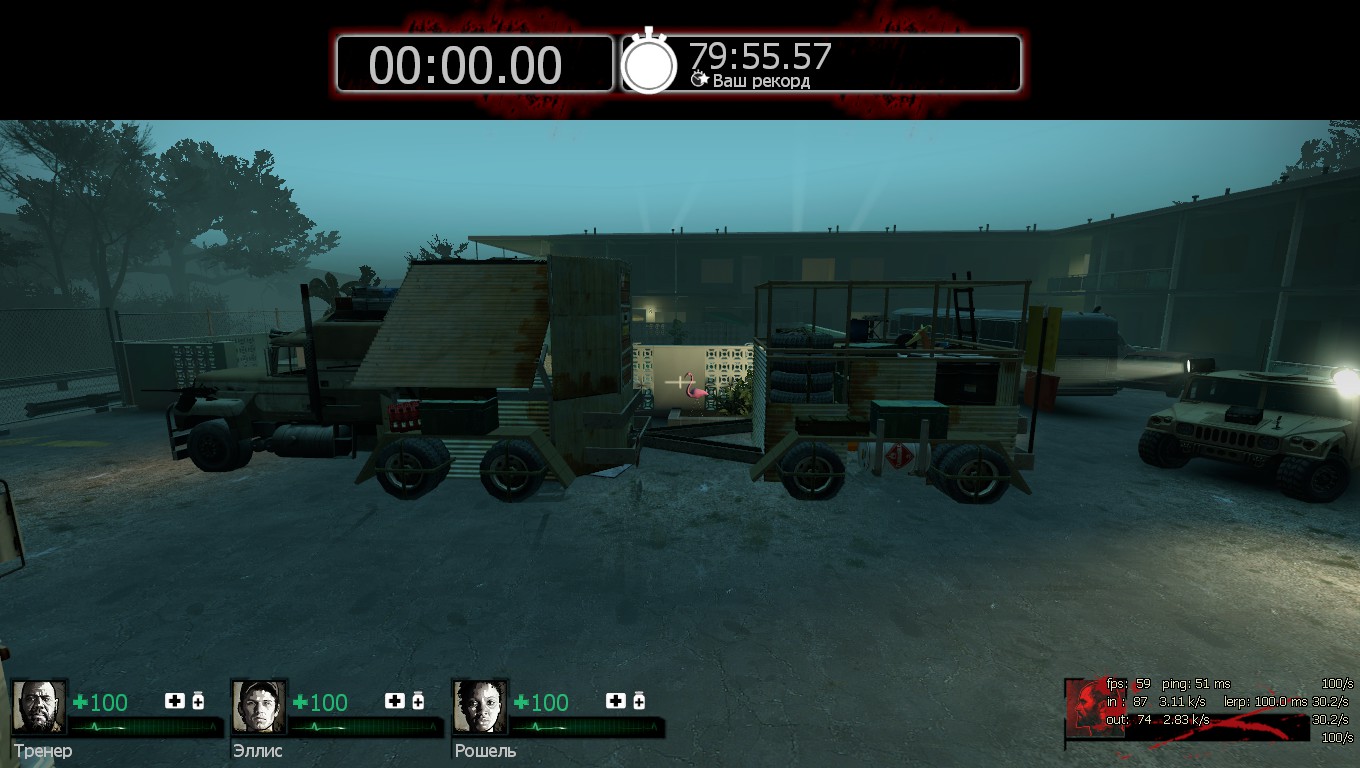
Task: Select Рошель's teammate portrait
Action: [480, 707]
